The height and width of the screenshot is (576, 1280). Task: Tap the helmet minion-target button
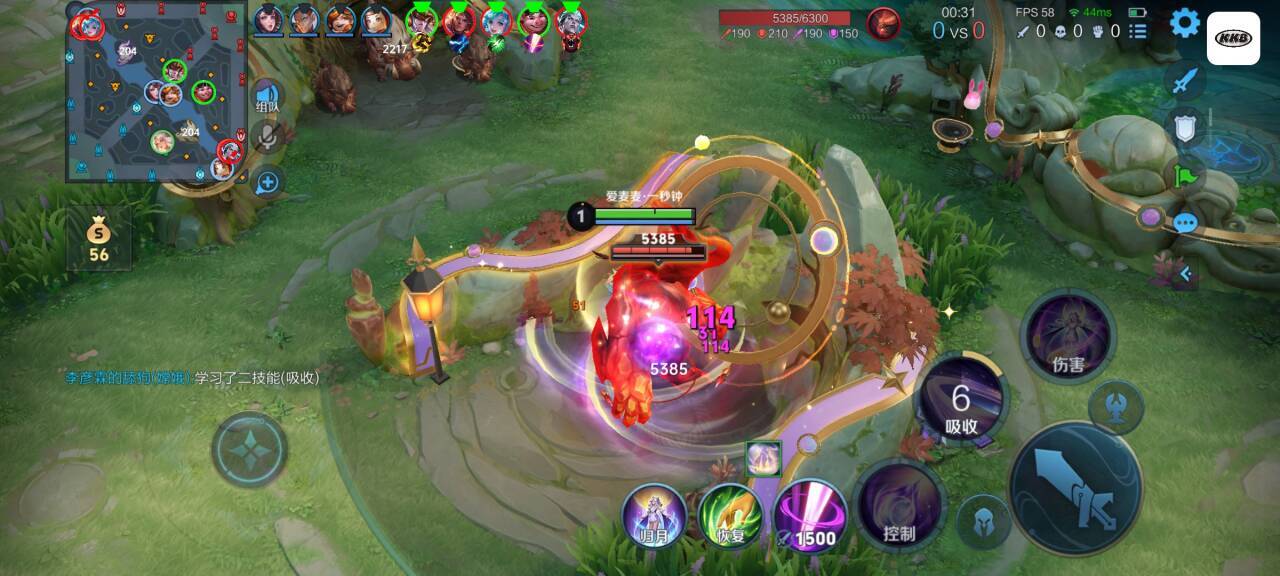click(983, 522)
